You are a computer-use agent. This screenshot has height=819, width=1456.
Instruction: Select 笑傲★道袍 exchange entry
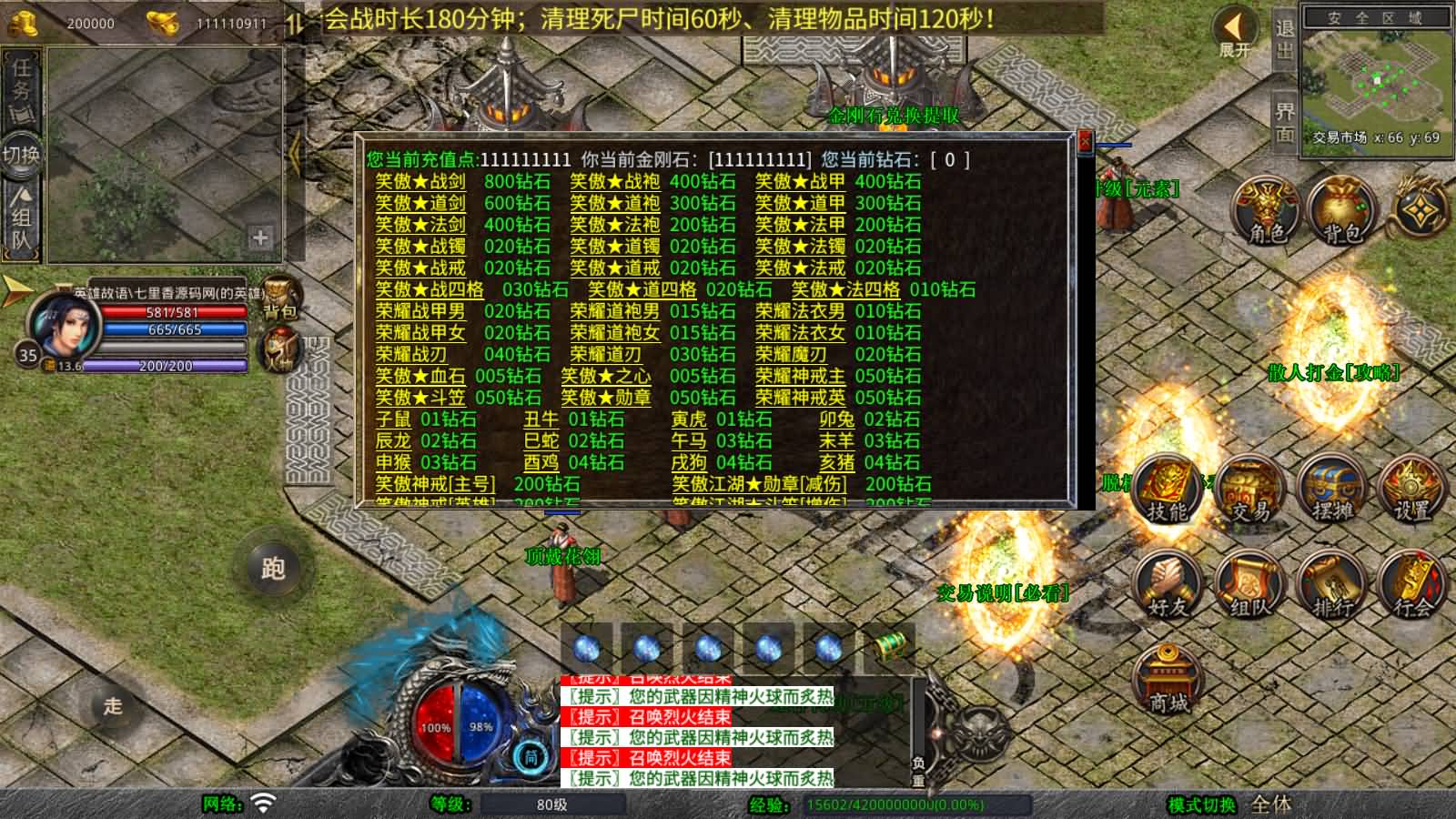614,204
